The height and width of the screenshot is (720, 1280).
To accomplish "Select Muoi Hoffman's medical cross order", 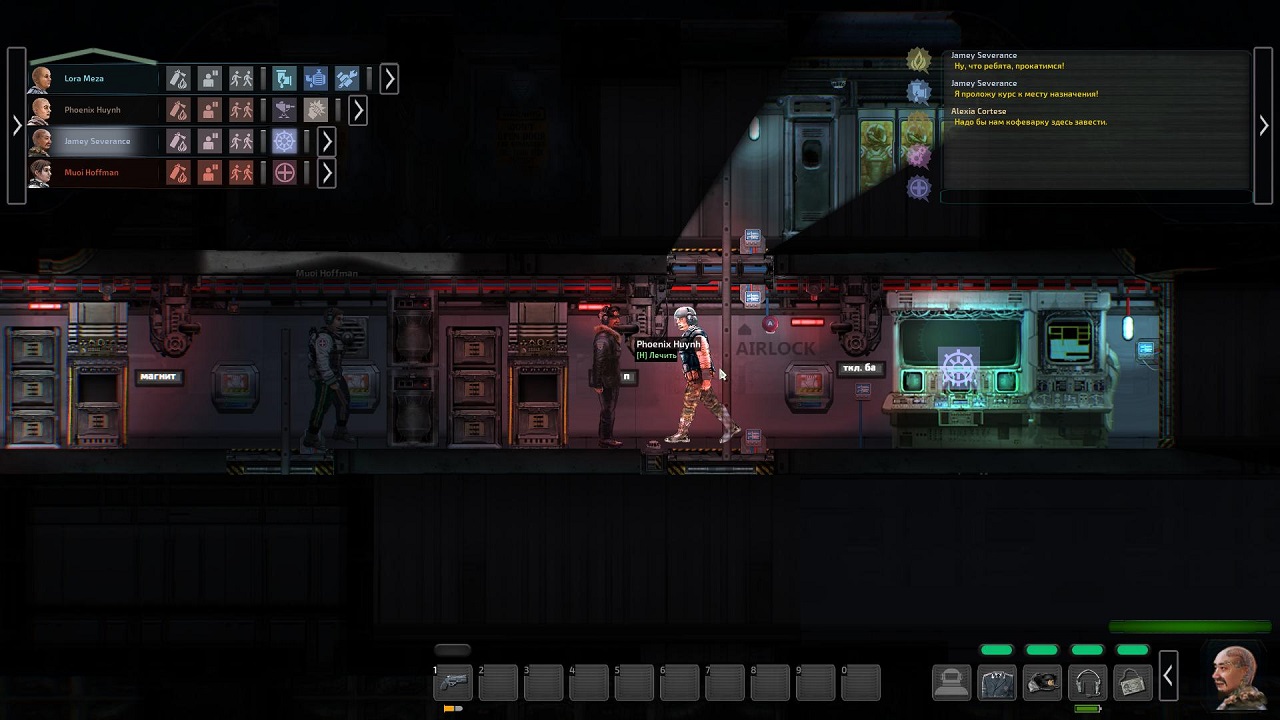I will coord(285,173).
